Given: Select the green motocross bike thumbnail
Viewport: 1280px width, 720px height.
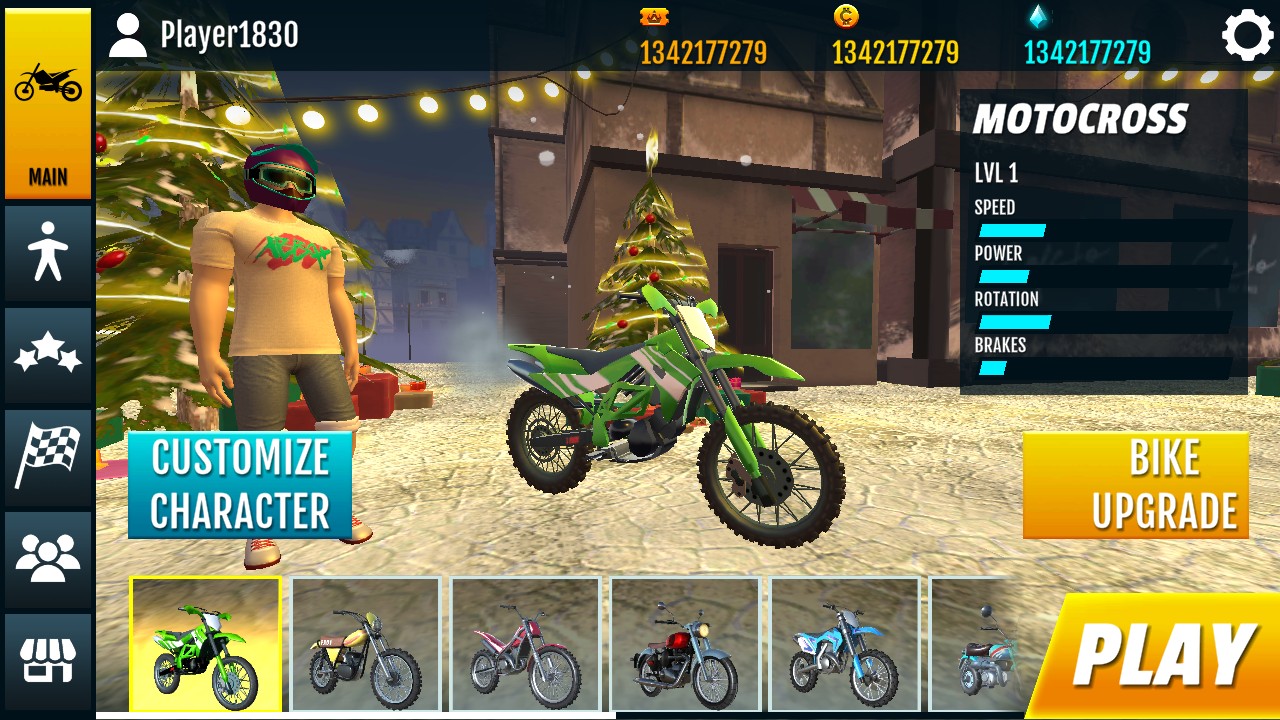Looking at the screenshot, I should pos(206,645).
